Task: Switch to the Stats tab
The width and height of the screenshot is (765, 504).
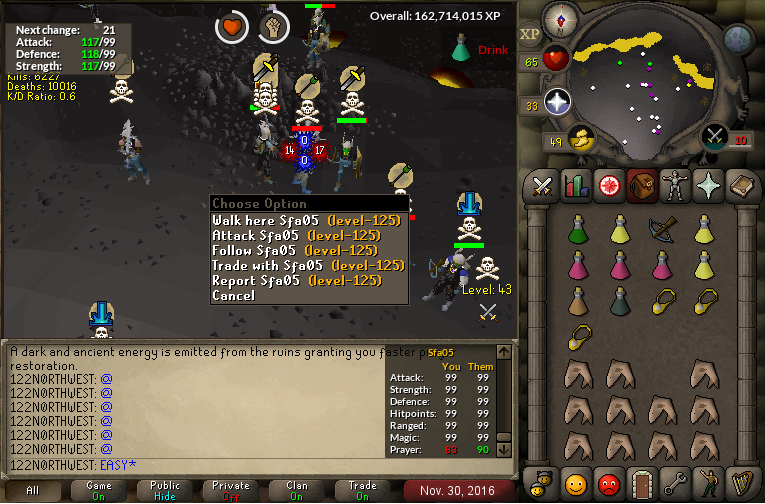Action: click(x=575, y=186)
